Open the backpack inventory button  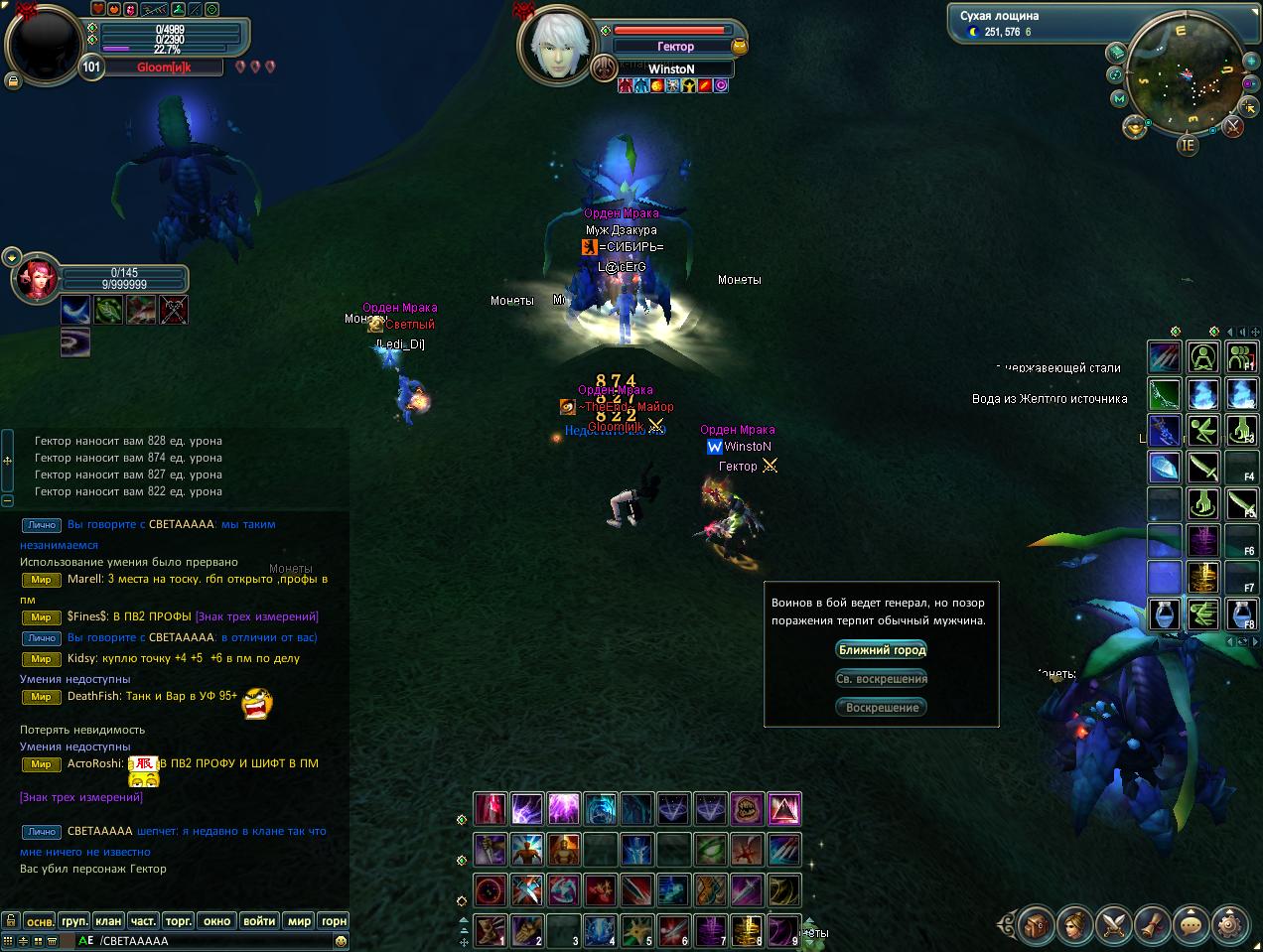[x=1036, y=925]
